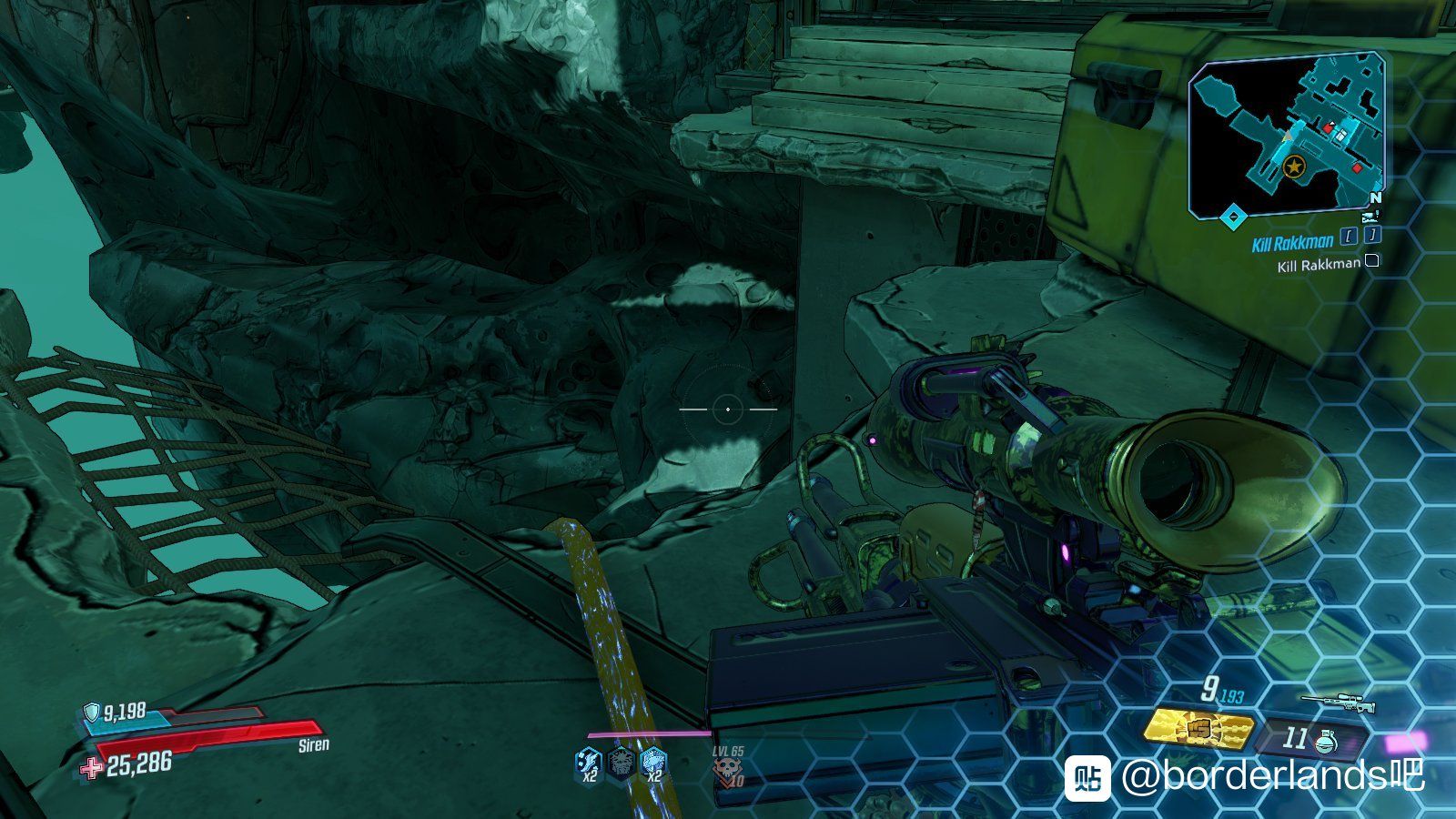Open the minimap in the corner
Screen dimensions: 1456x819
click(1288, 135)
